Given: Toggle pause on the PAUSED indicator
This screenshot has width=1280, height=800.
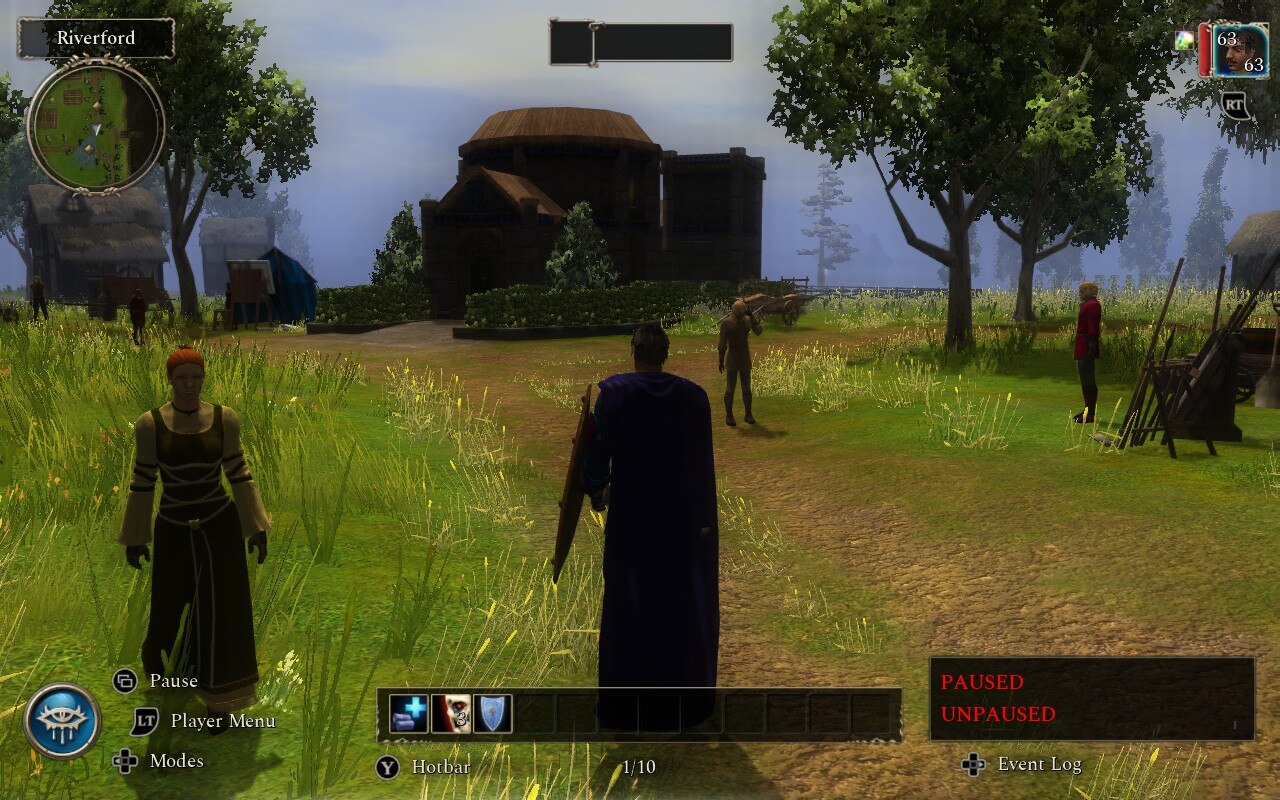Looking at the screenshot, I should click(980, 682).
